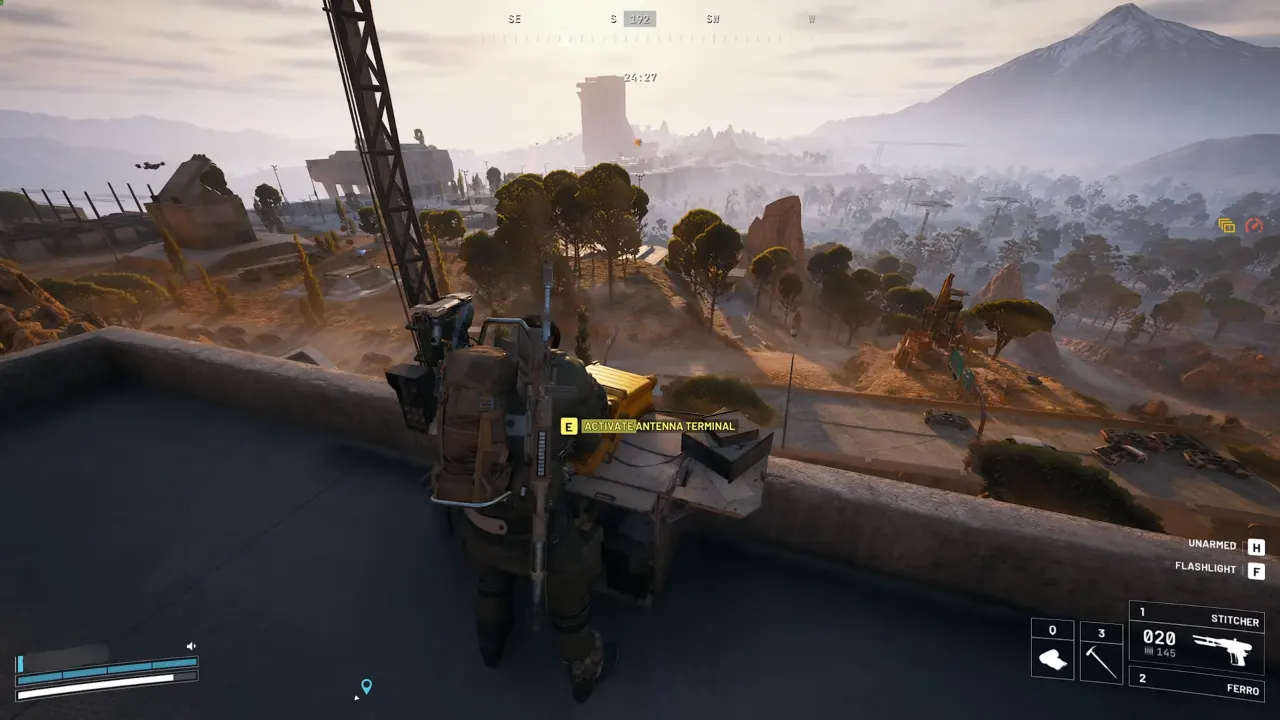Viewport: 1280px width, 720px height.
Task: Click the H keybind badge next to Unarmed
Action: click(x=1258, y=544)
